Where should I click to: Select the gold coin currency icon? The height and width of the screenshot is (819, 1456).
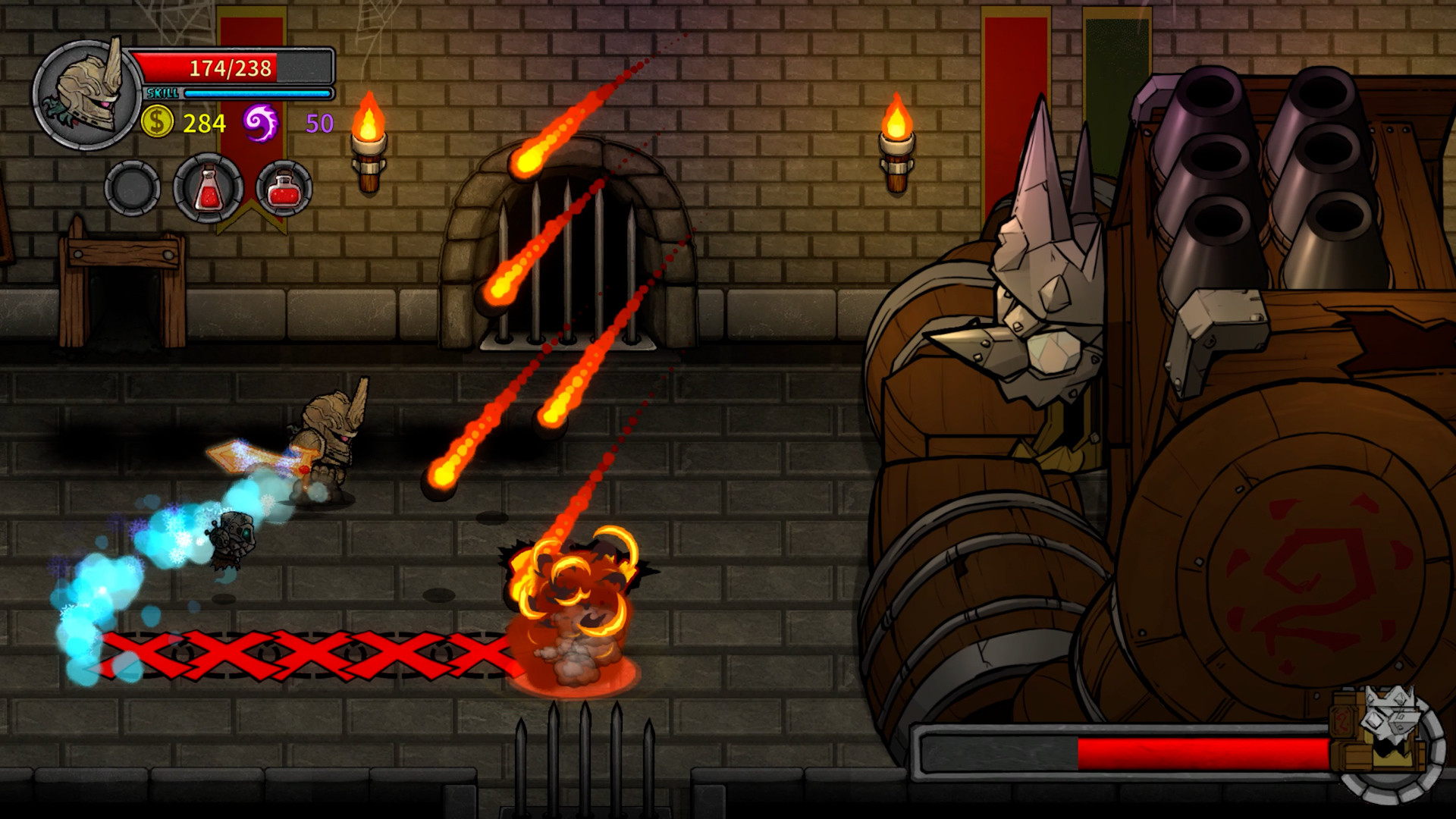click(x=157, y=120)
